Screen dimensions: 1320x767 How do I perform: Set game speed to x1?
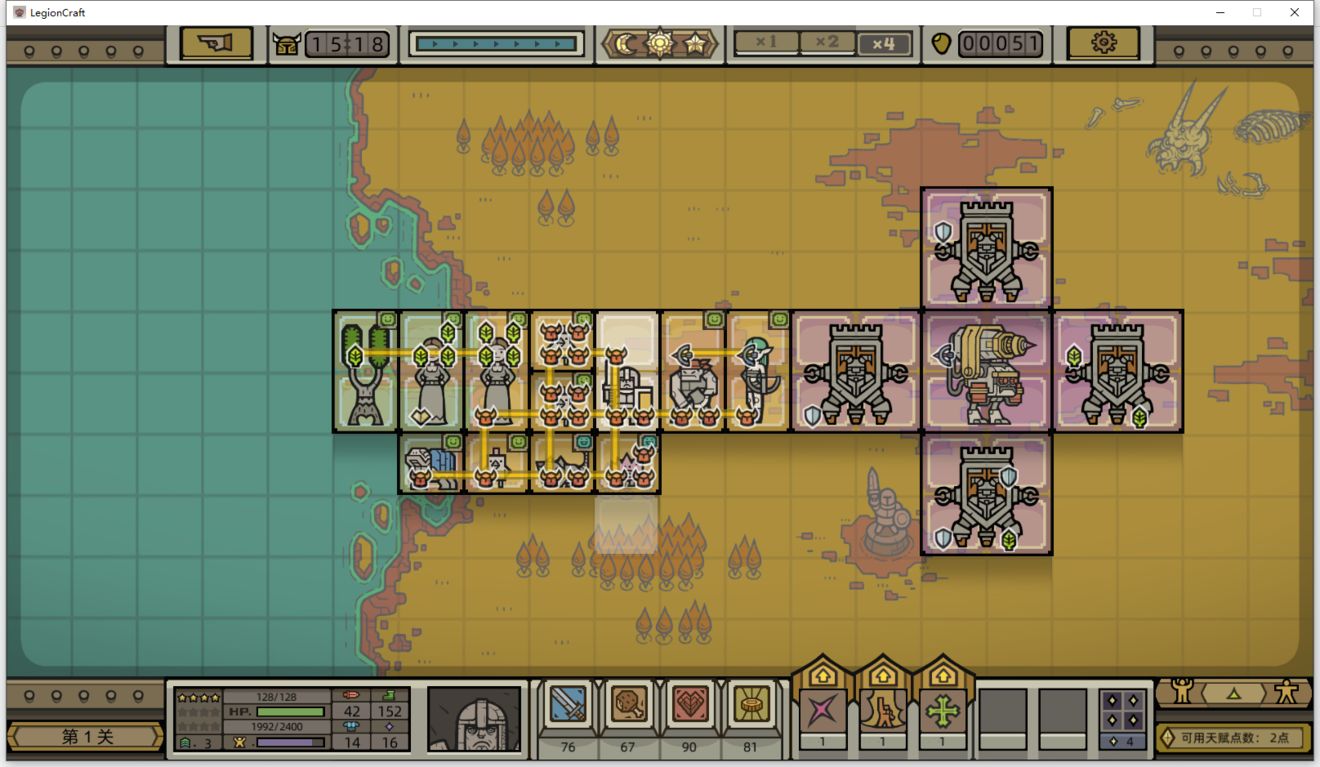766,43
